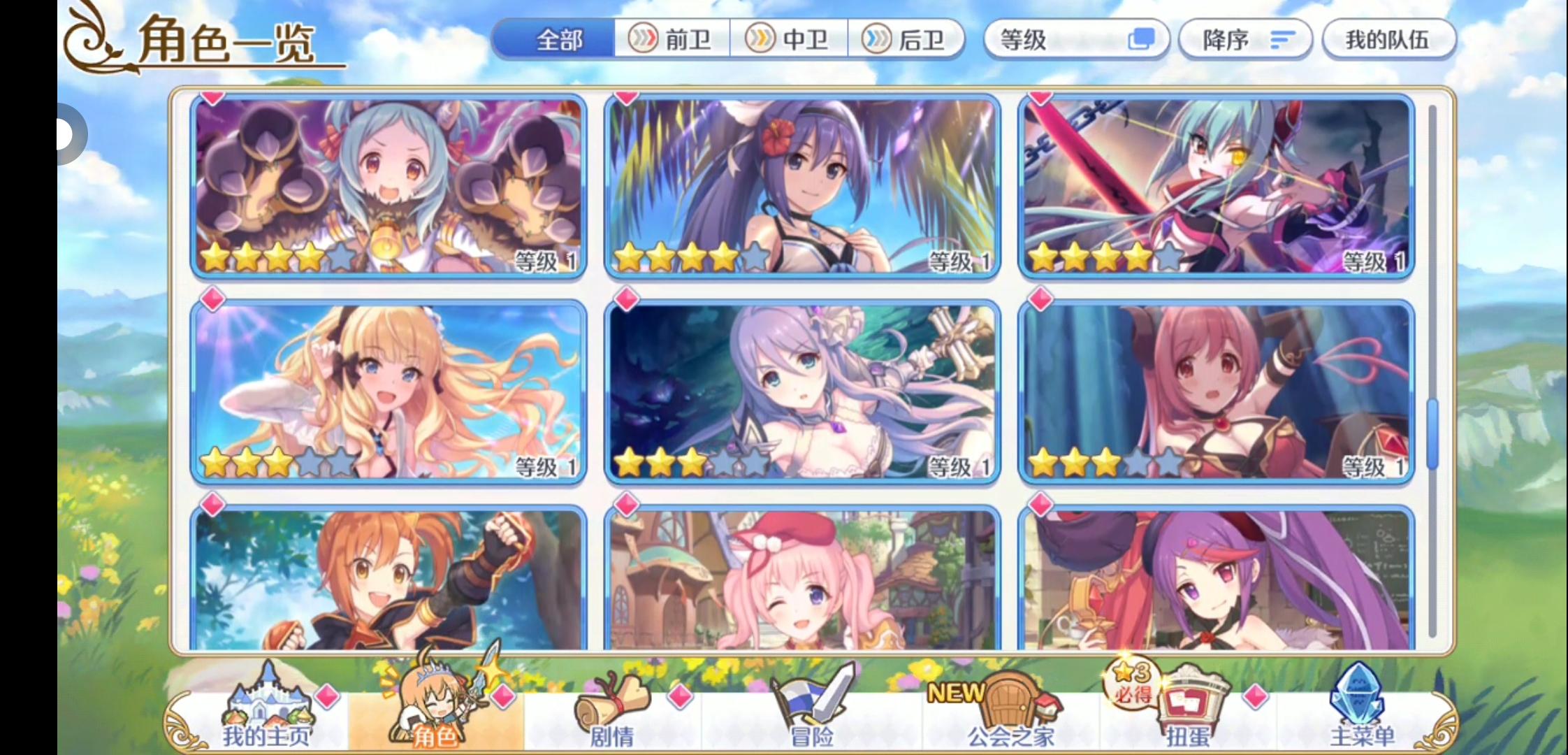The height and width of the screenshot is (755, 1568).
Task: Open 我的队伍 my teams
Action: (1389, 40)
